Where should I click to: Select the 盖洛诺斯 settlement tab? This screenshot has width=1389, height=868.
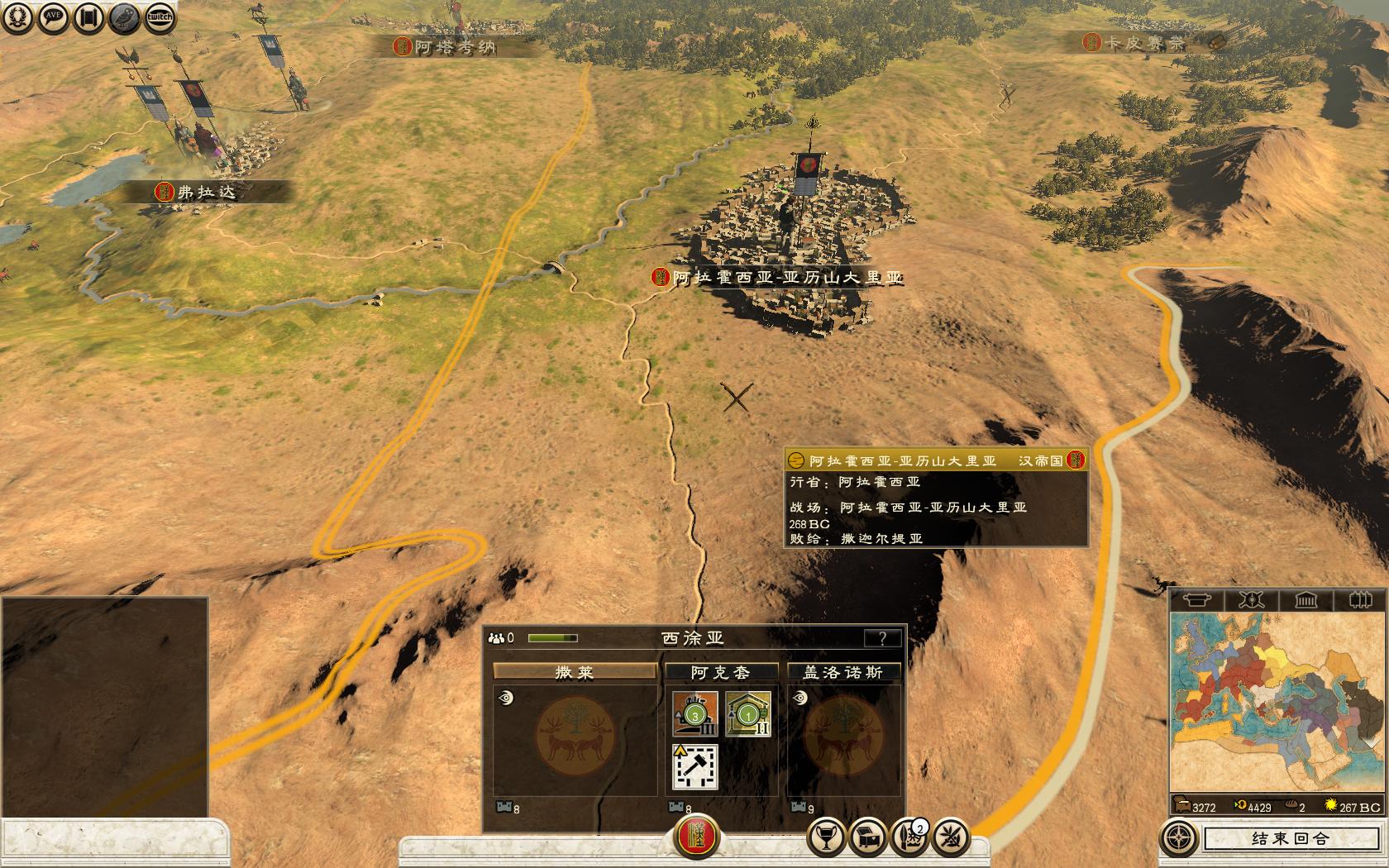842,672
